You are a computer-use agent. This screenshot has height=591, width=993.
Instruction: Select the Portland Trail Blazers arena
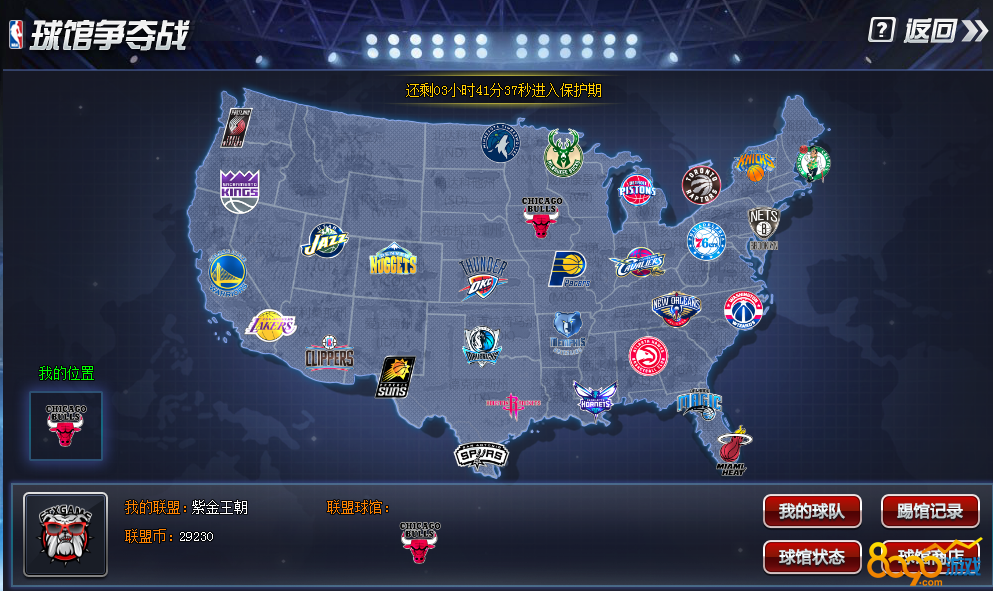point(235,128)
